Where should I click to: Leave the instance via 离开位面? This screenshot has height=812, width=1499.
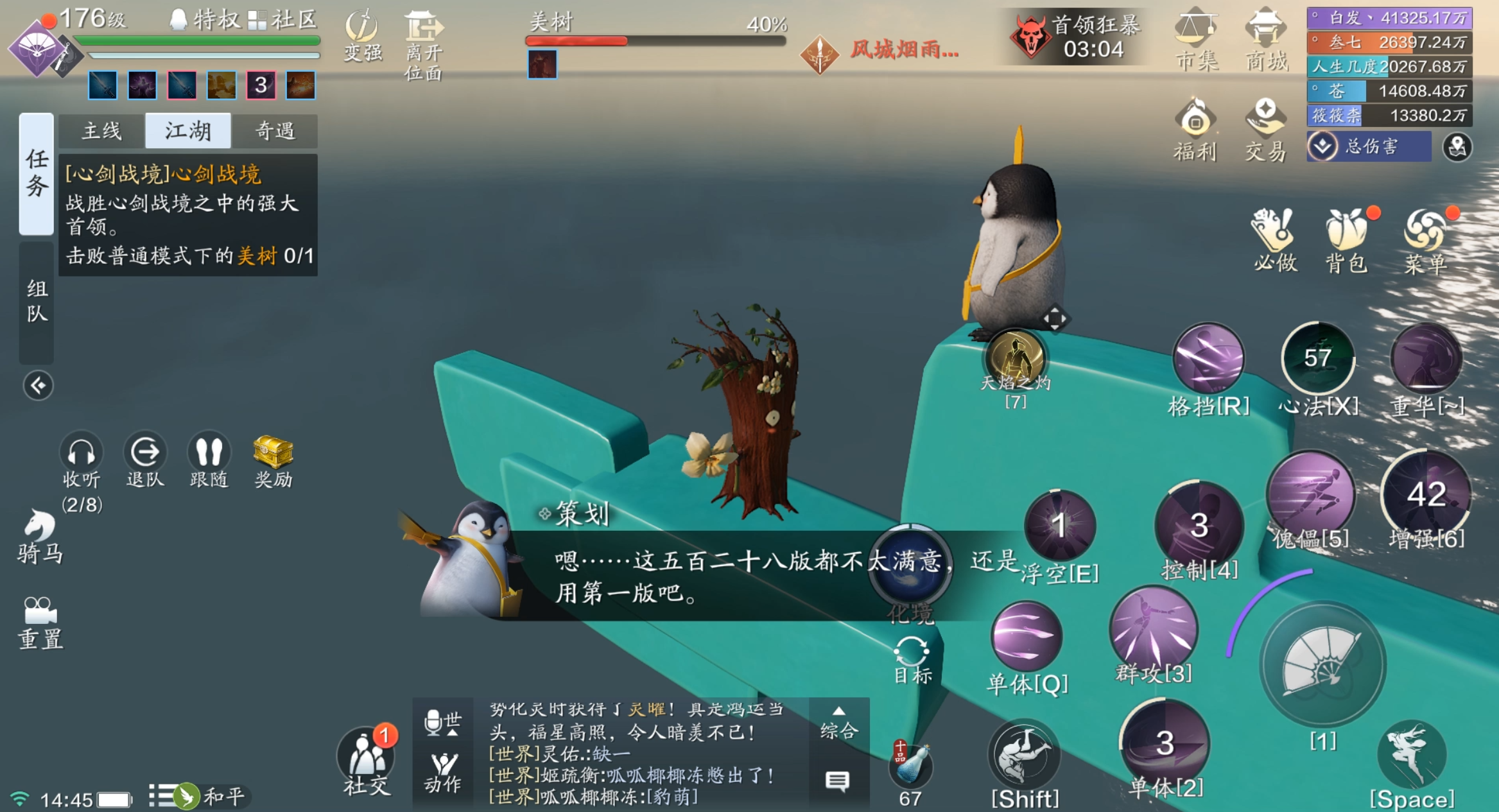[423, 44]
